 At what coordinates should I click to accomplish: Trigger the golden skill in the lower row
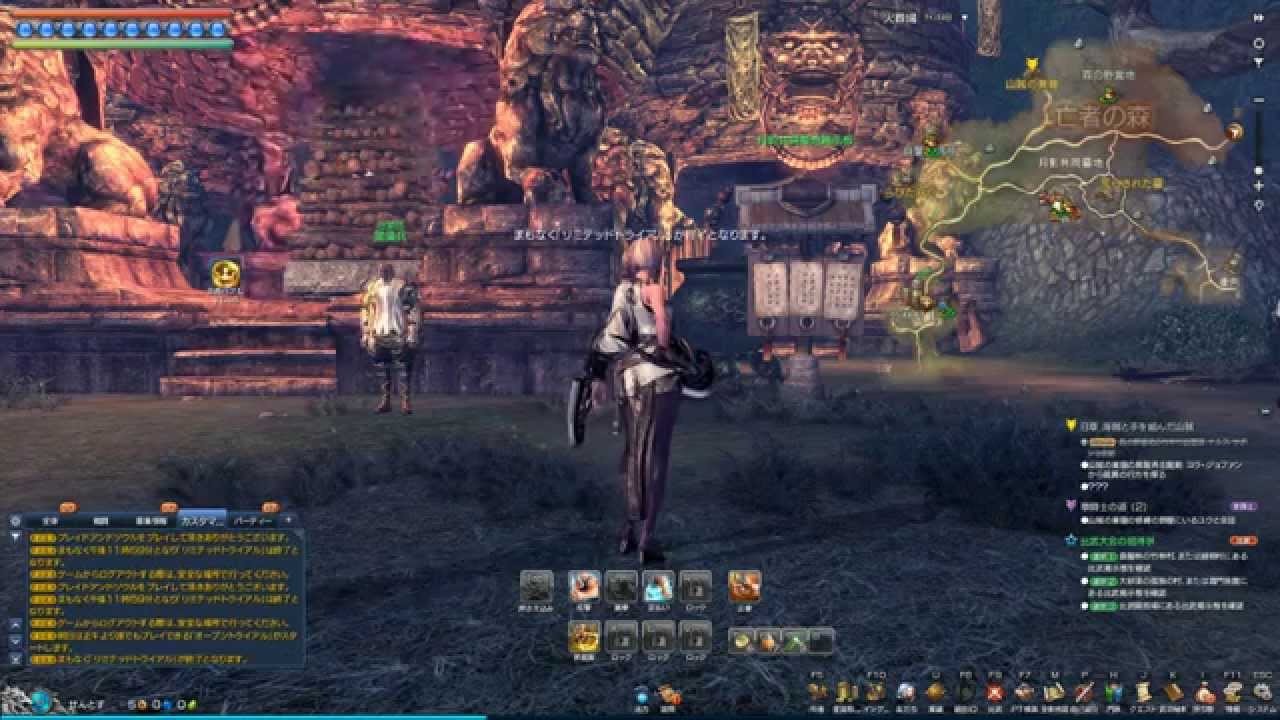click(x=584, y=636)
